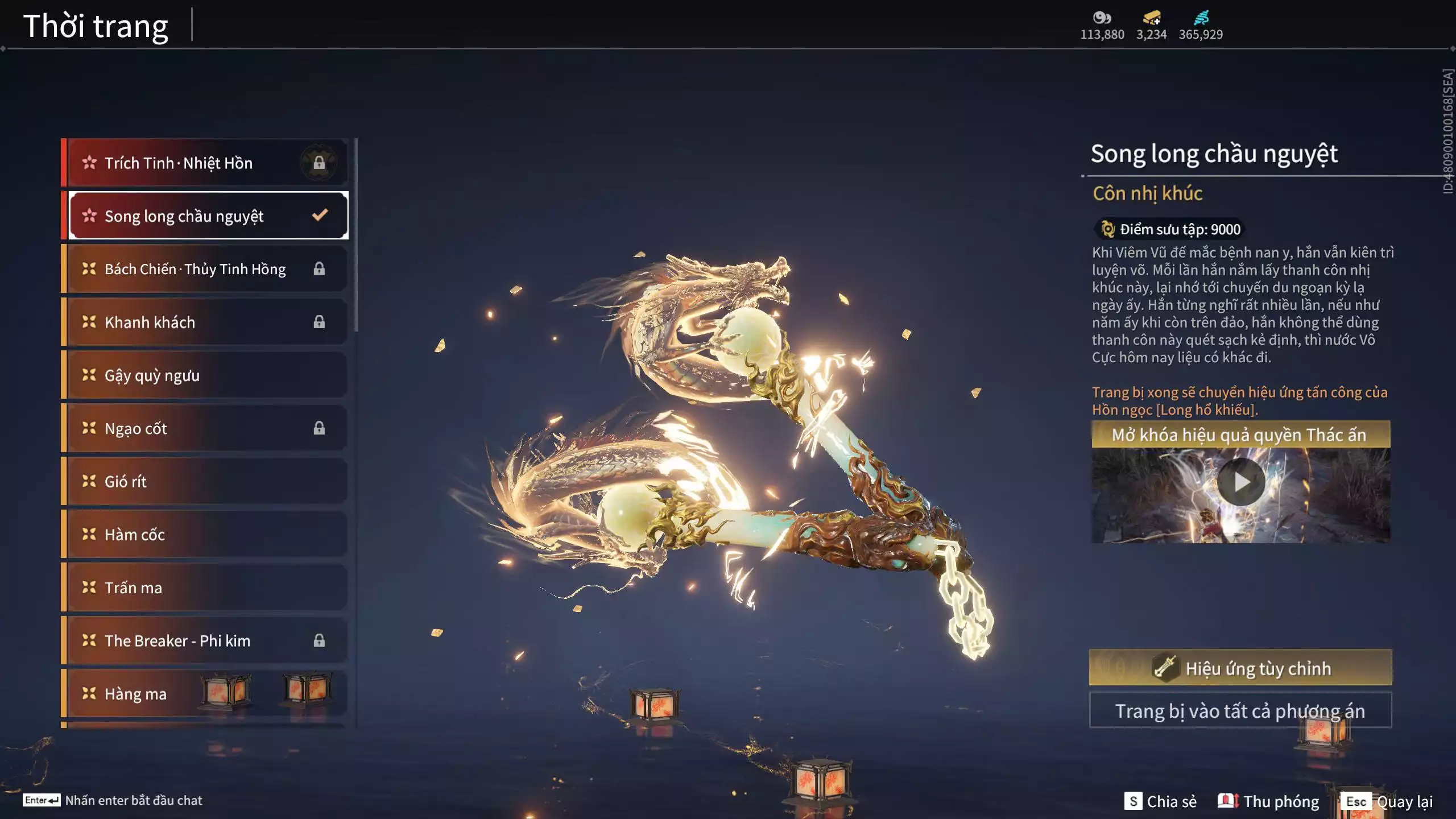Open Thu phóng zoom view
The image size is (1456, 819).
(x=1269, y=801)
